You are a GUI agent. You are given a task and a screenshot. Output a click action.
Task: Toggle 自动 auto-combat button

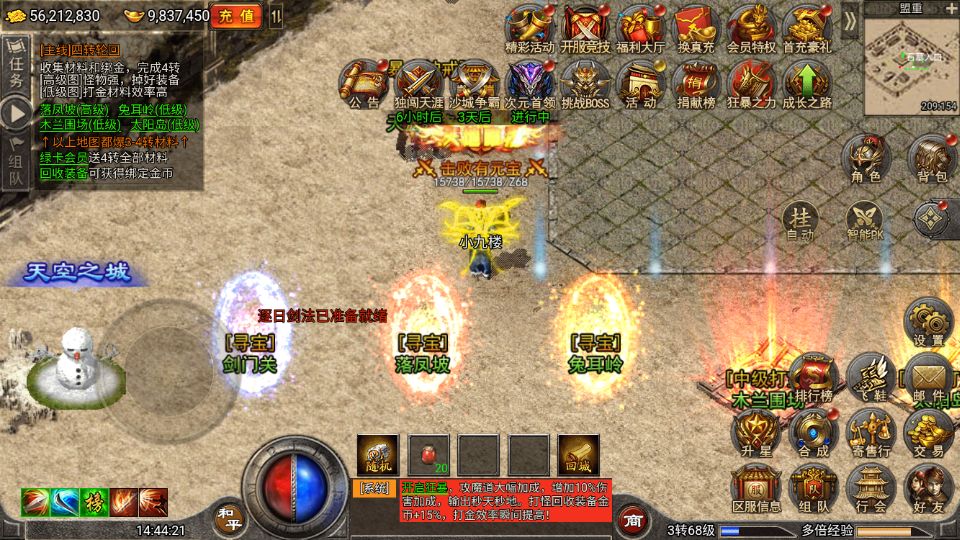pyautogui.click(x=799, y=221)
